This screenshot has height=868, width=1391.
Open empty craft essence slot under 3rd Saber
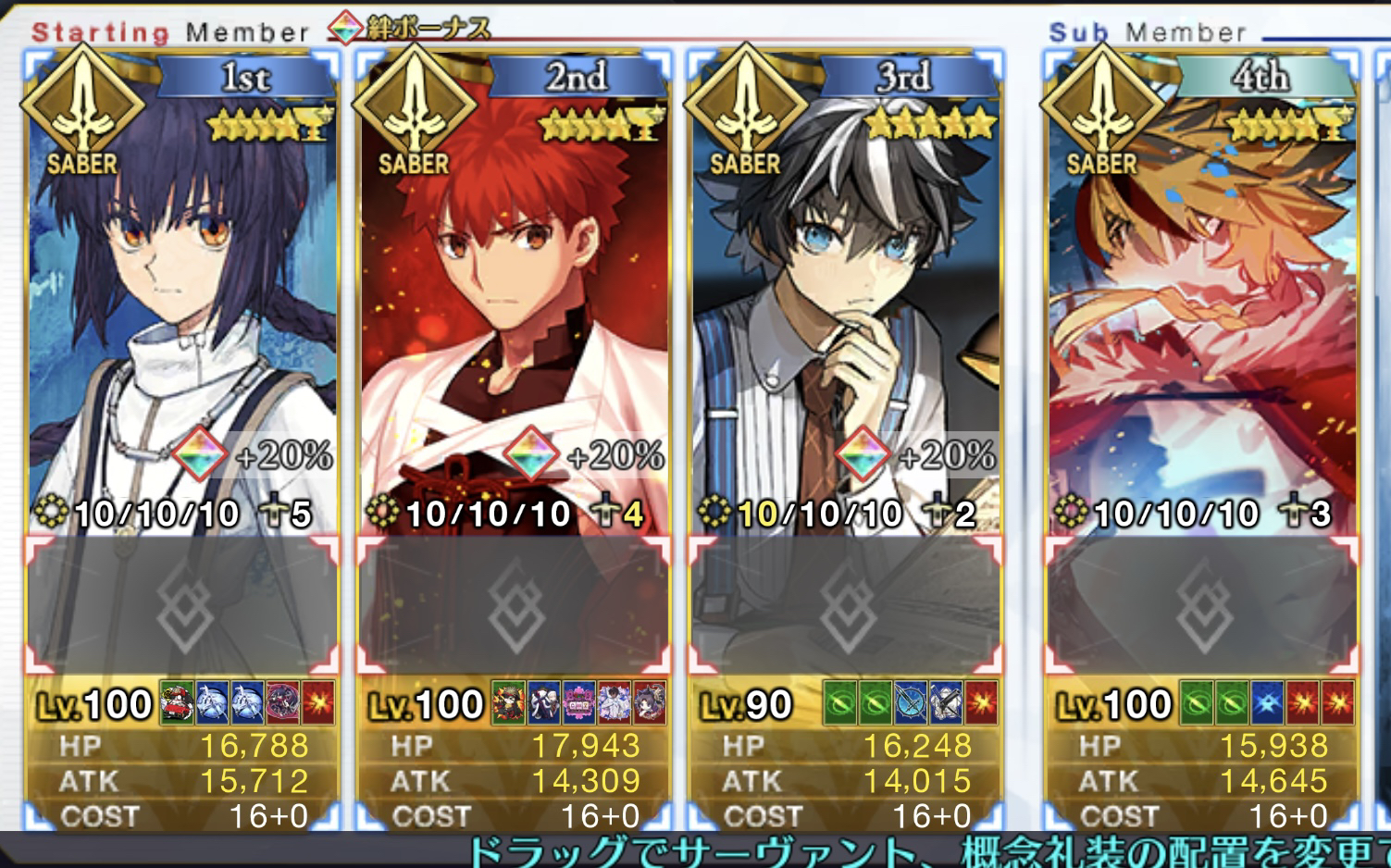(x=845, y=606)
